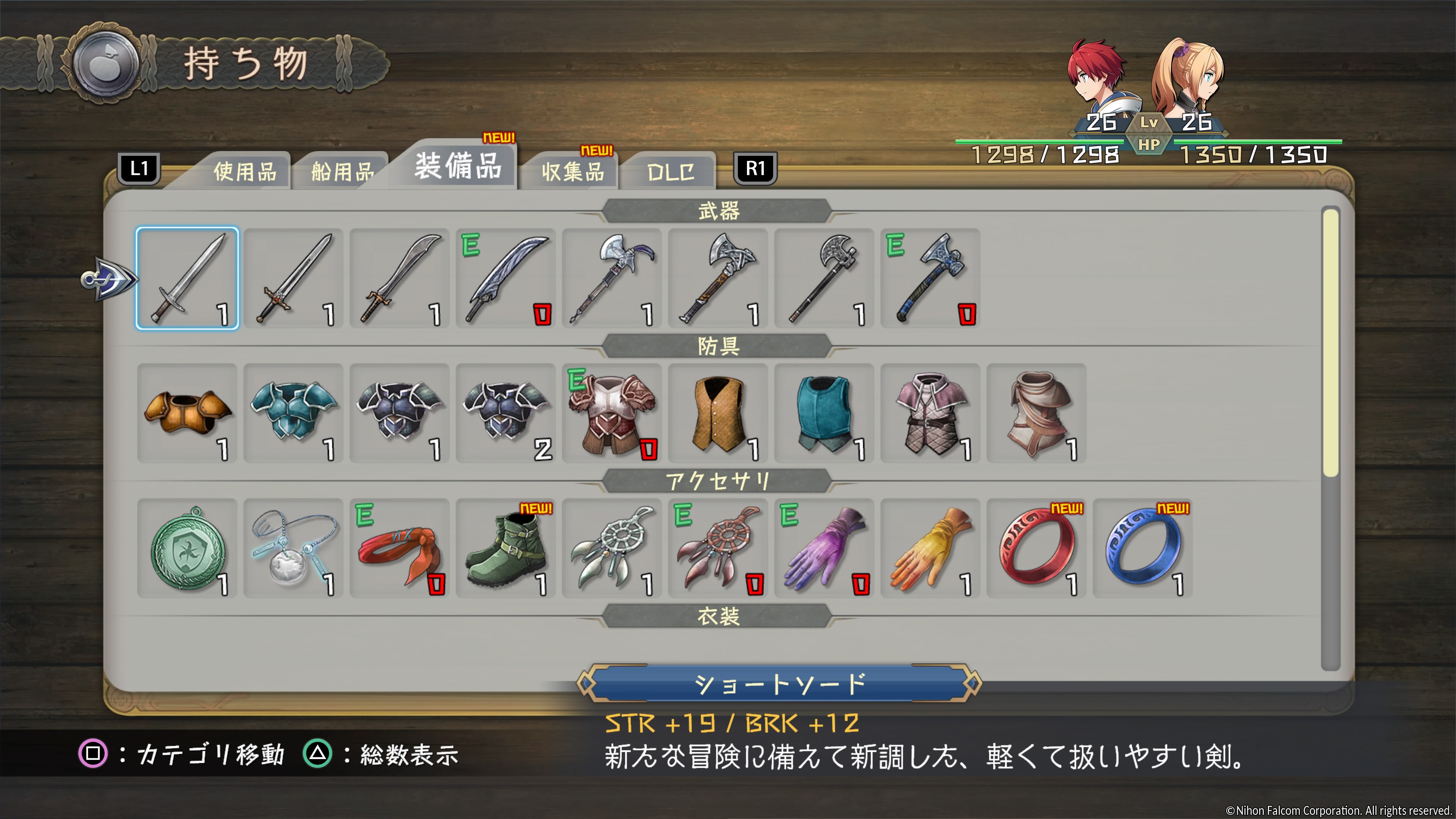Select the red ring accessory

click(x=1037, y=548)
